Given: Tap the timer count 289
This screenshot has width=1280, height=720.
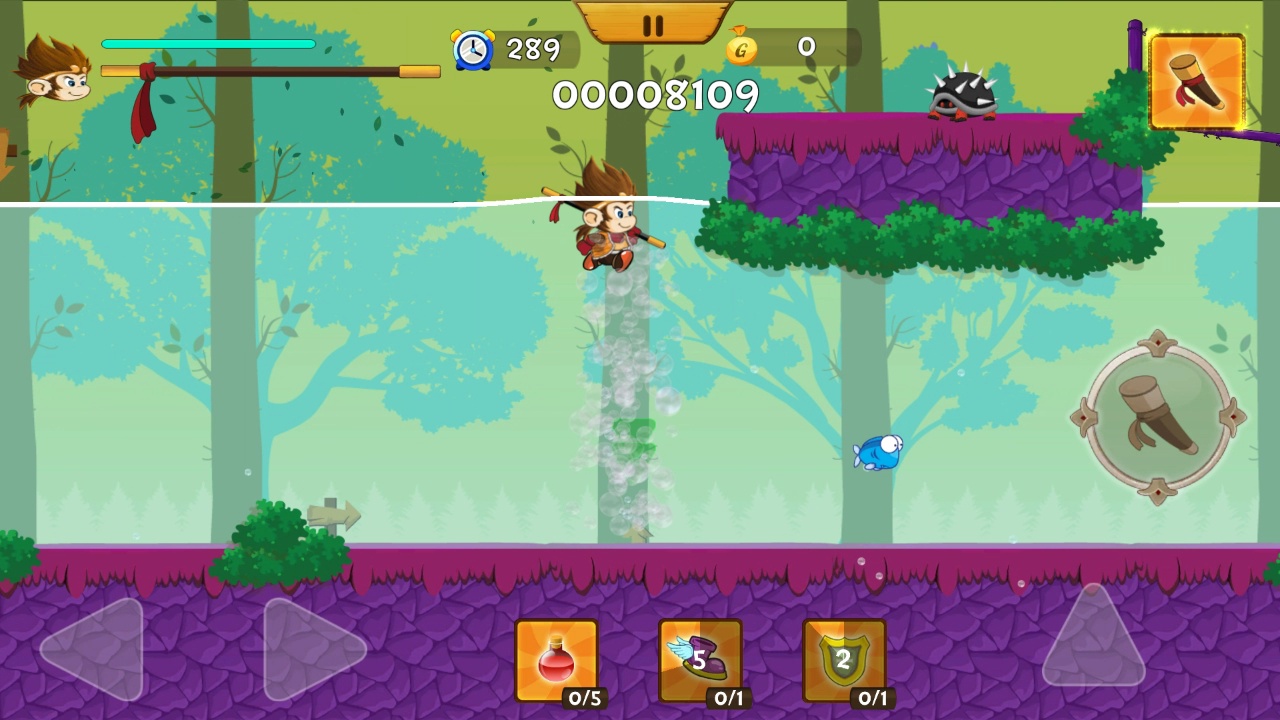Looking at the screenshot, I should pyautogui.click(x=533, y=49).
